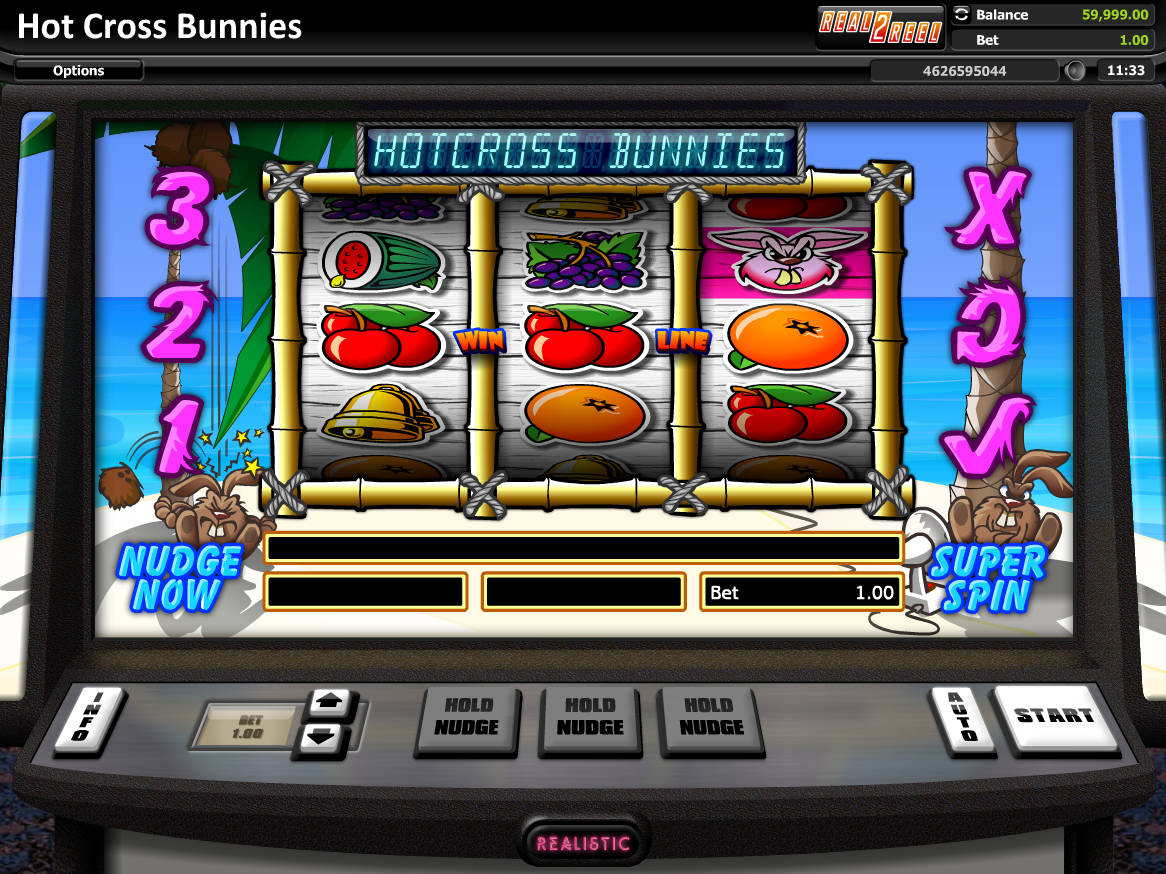Toggle the sound speaker icon
Screen dimensions: 1166x874
tap(1075, 71)
